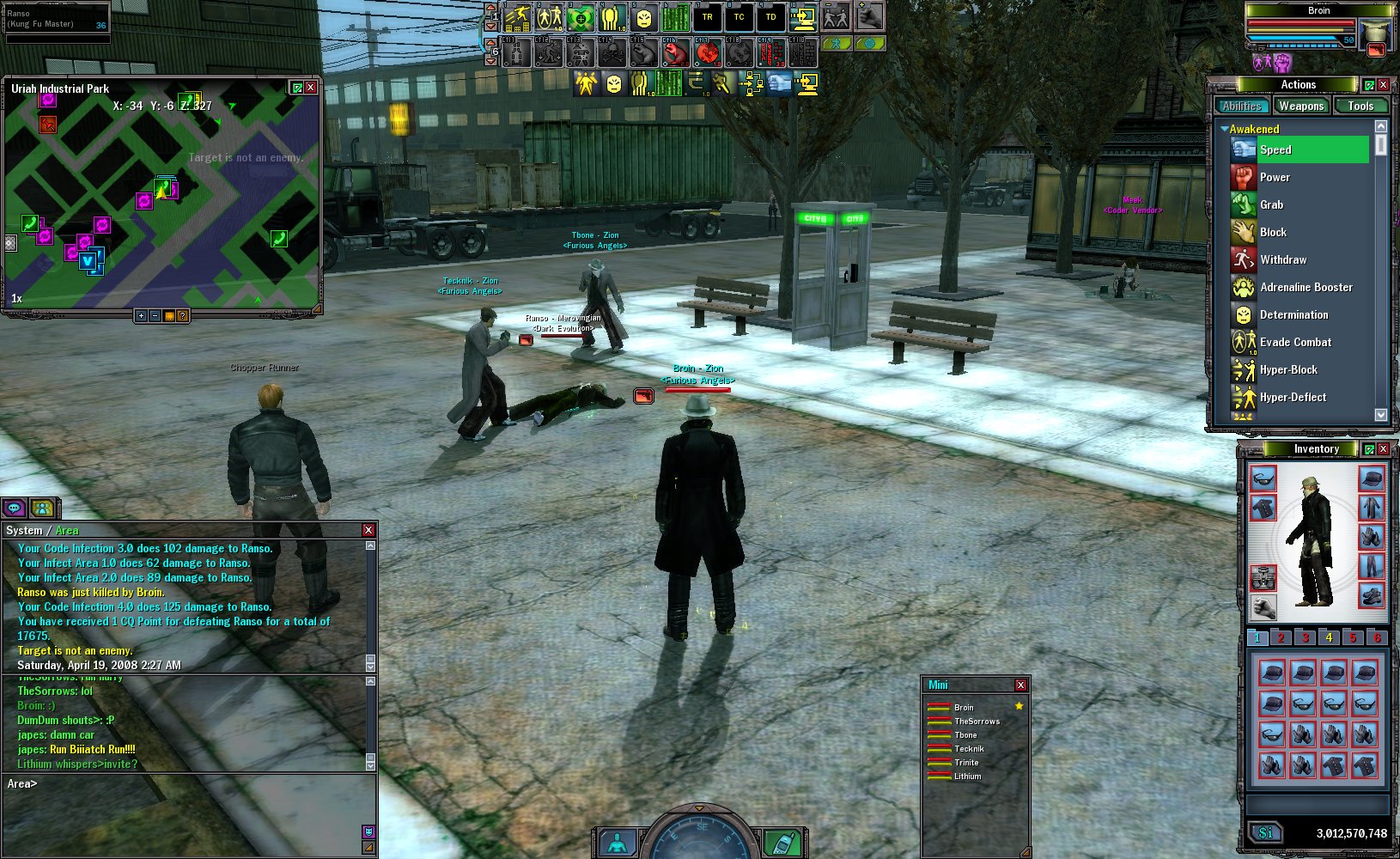Select the Evade Combat ability

tap(1295, 343)
